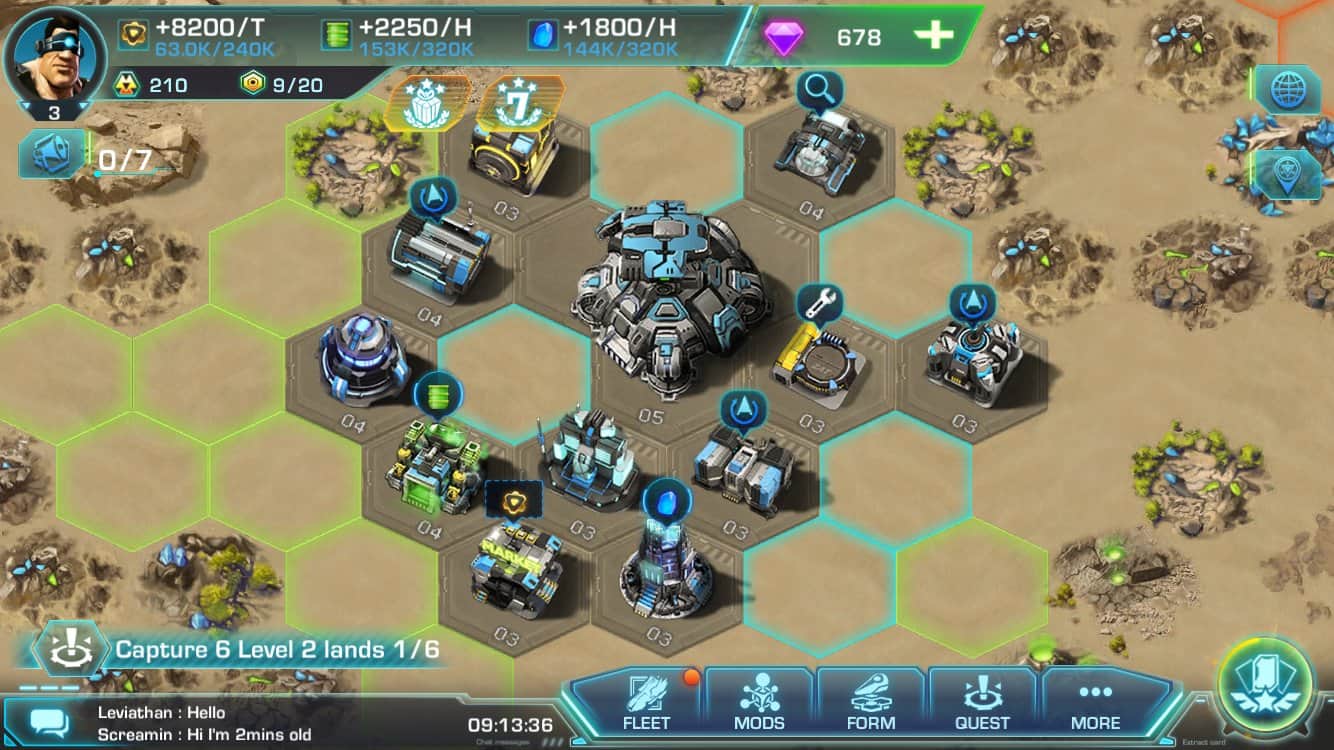1334x750 pixels.
Task: Click the green plus to buy gems
Action: click(934, 36)
